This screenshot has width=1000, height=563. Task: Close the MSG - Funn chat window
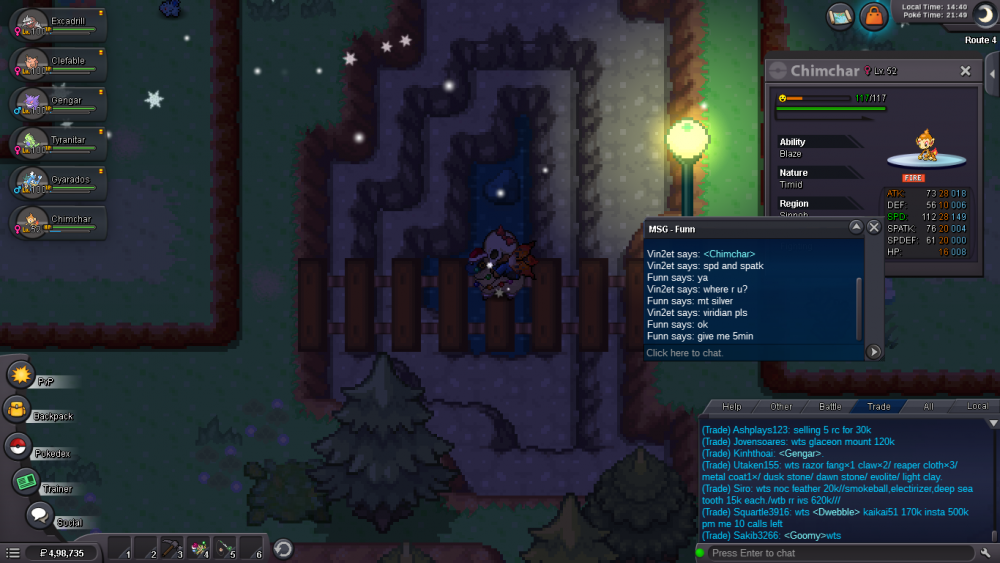pos(873,228)
